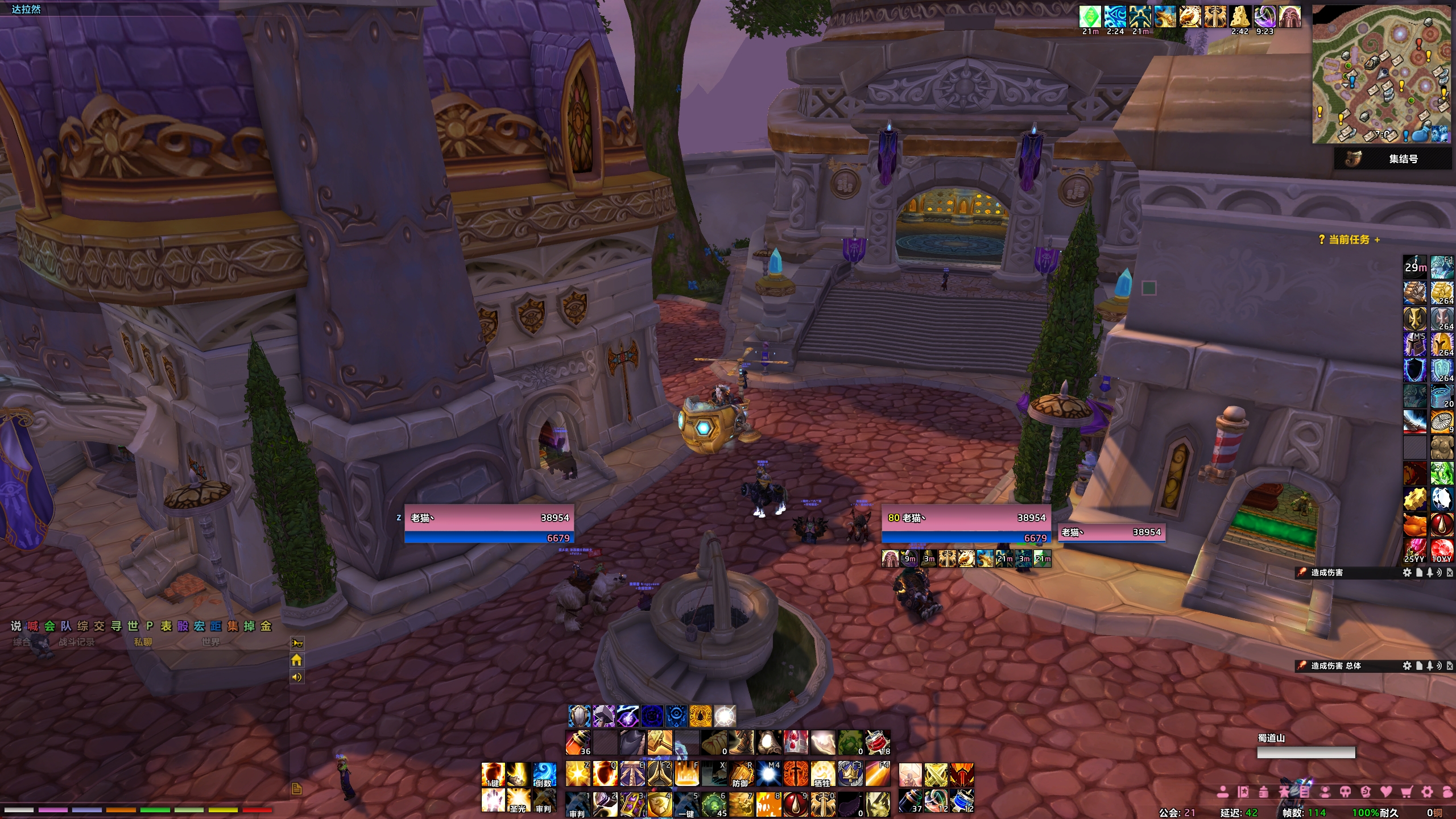
Task: Switch to the 战斗记录 chat tab
Action: (x=77, y=642)
